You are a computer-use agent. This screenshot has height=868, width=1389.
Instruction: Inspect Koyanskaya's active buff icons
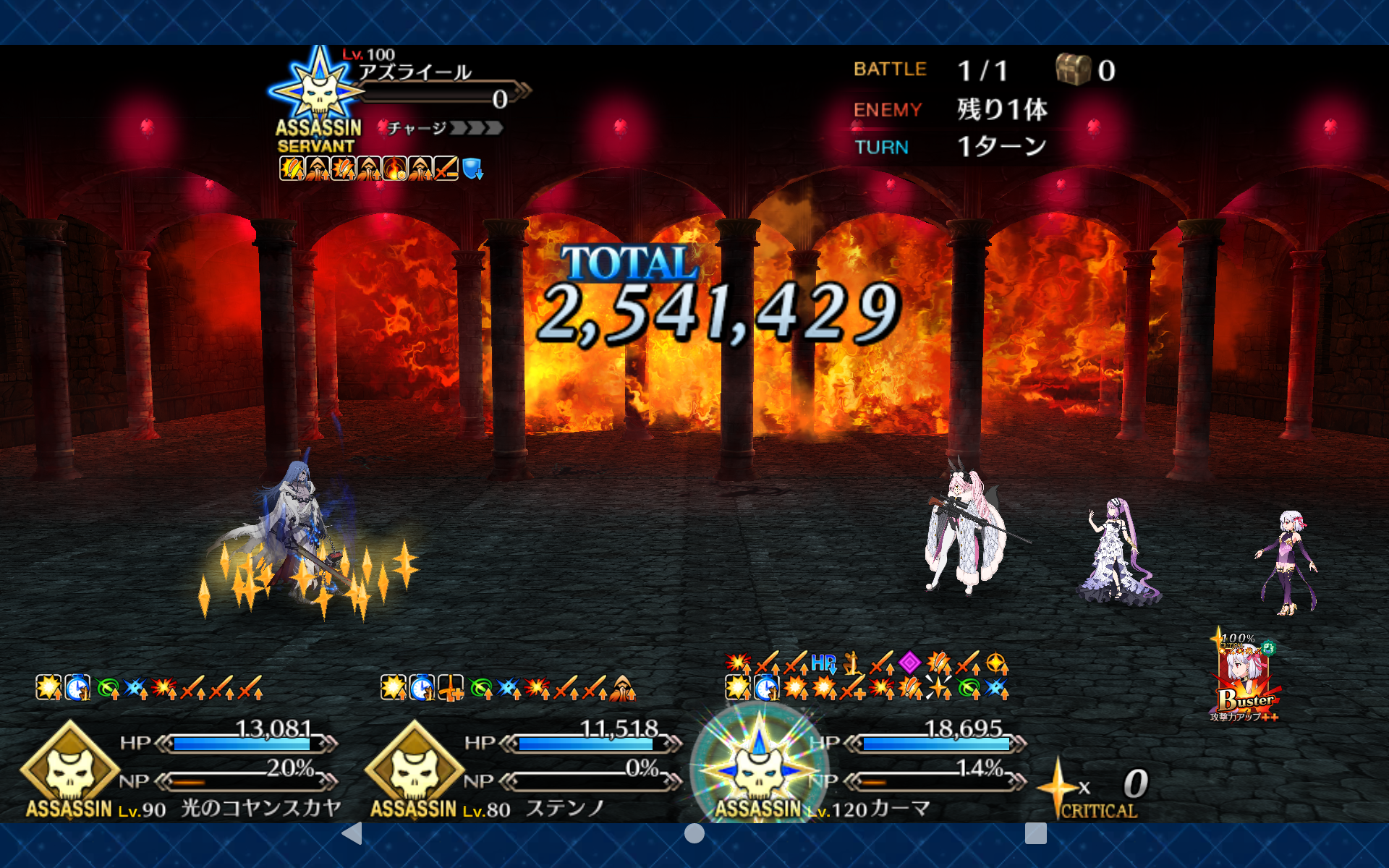click(149, 688)
